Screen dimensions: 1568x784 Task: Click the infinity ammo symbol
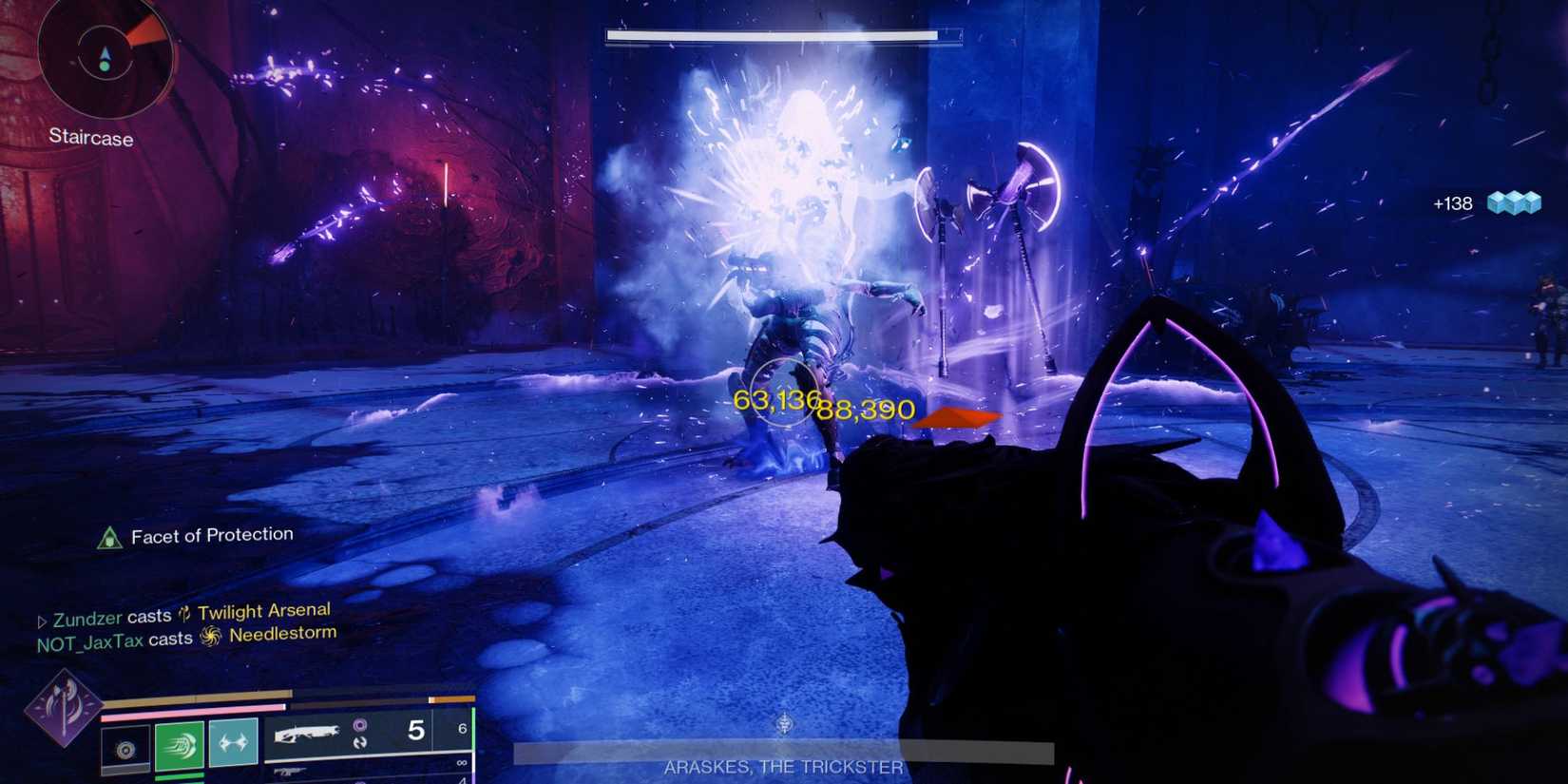(462, 760)
